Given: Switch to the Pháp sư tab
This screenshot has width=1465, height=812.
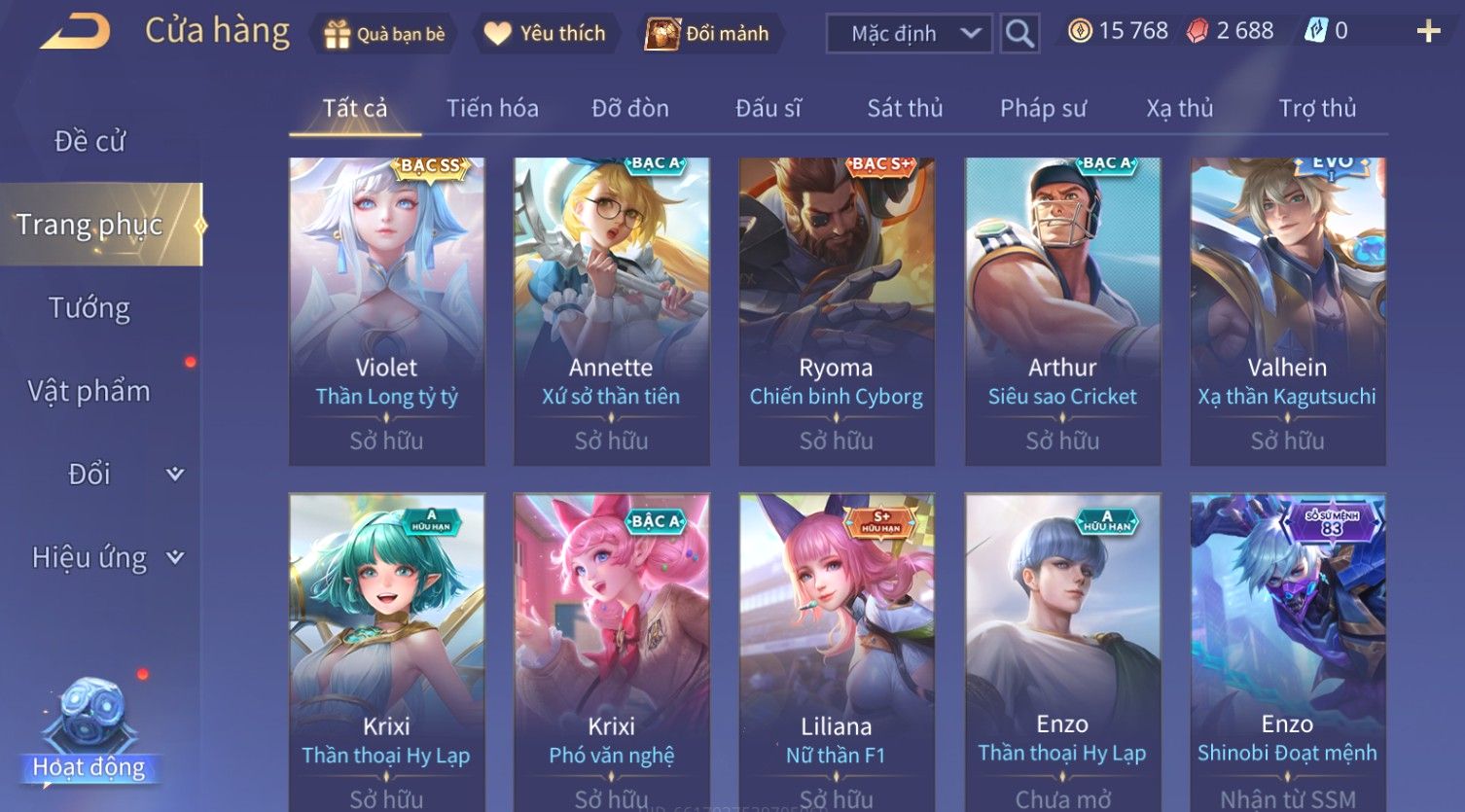Looking at the screenshot, I should pos(1043,109).
